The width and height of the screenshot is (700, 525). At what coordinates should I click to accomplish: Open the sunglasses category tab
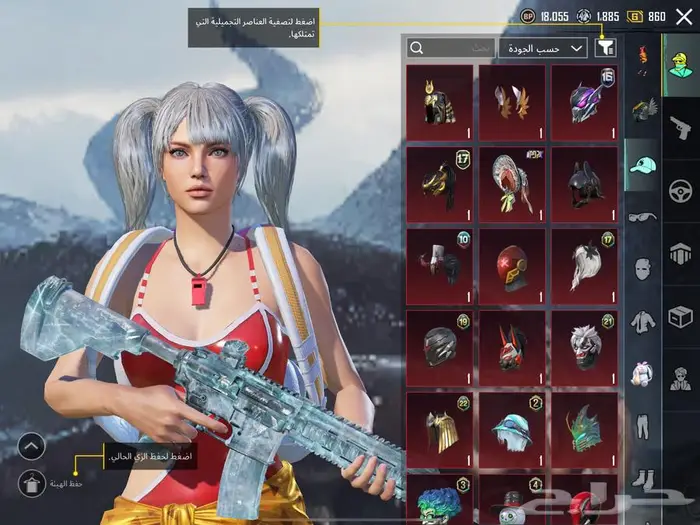click(x=643, y=217)
